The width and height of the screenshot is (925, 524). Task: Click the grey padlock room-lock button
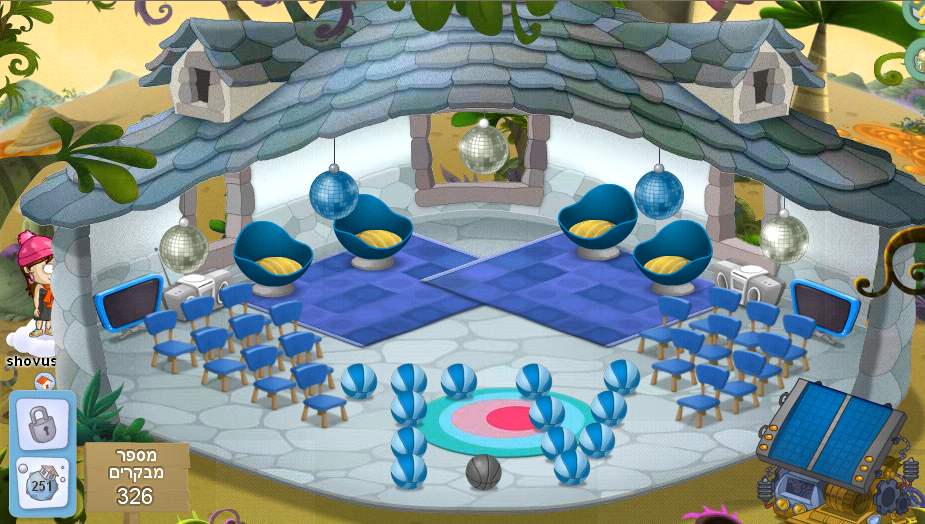click(42, 421)
